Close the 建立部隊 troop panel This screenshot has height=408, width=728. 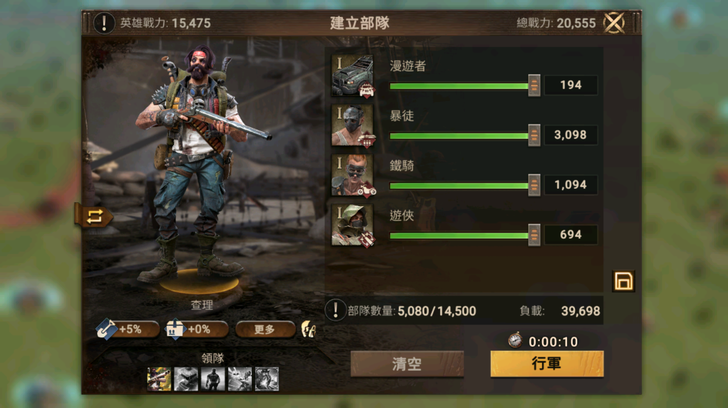(x=615, y=23)
